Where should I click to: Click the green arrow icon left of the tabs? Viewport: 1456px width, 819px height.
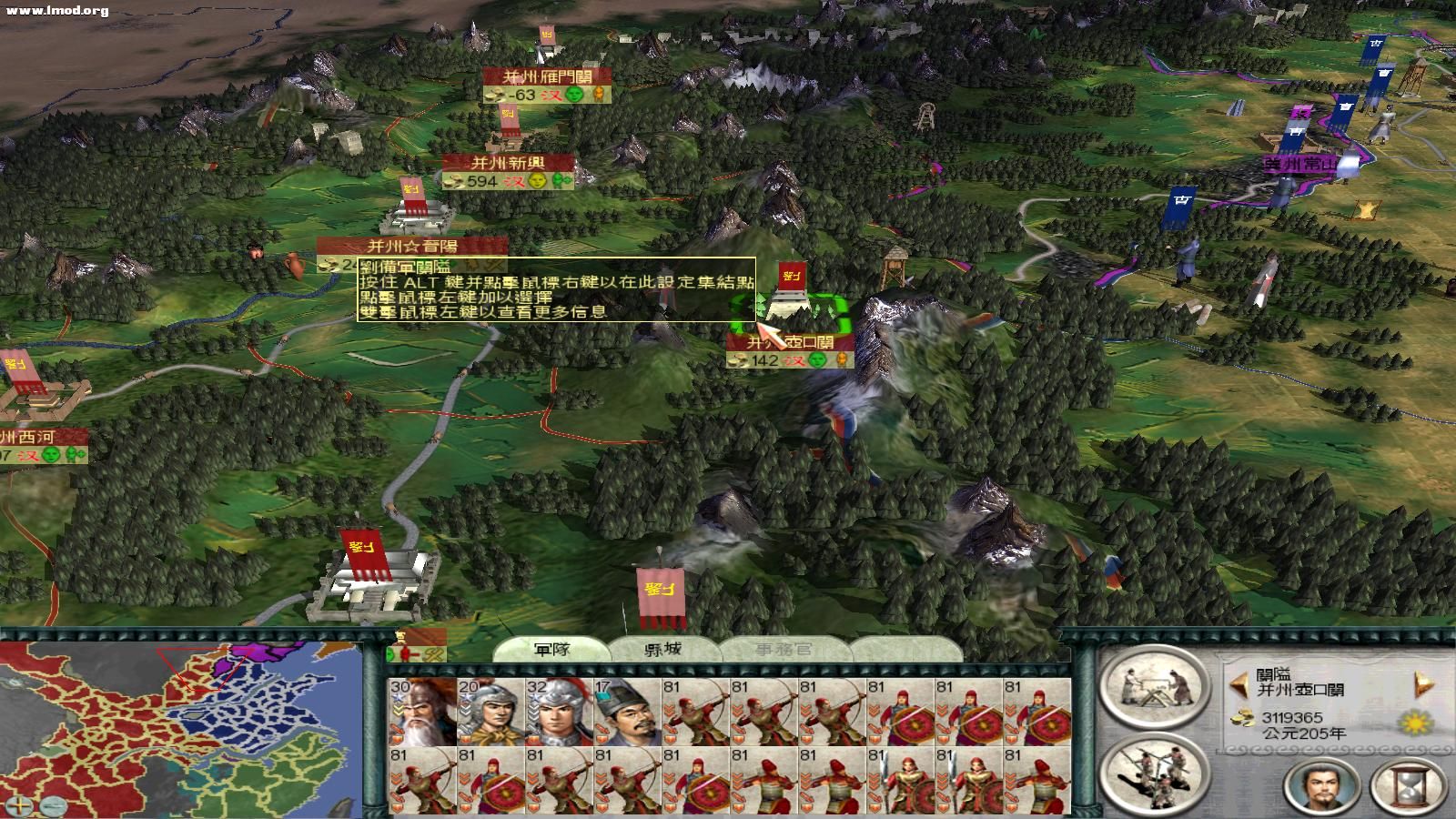[x=389, y=654]
